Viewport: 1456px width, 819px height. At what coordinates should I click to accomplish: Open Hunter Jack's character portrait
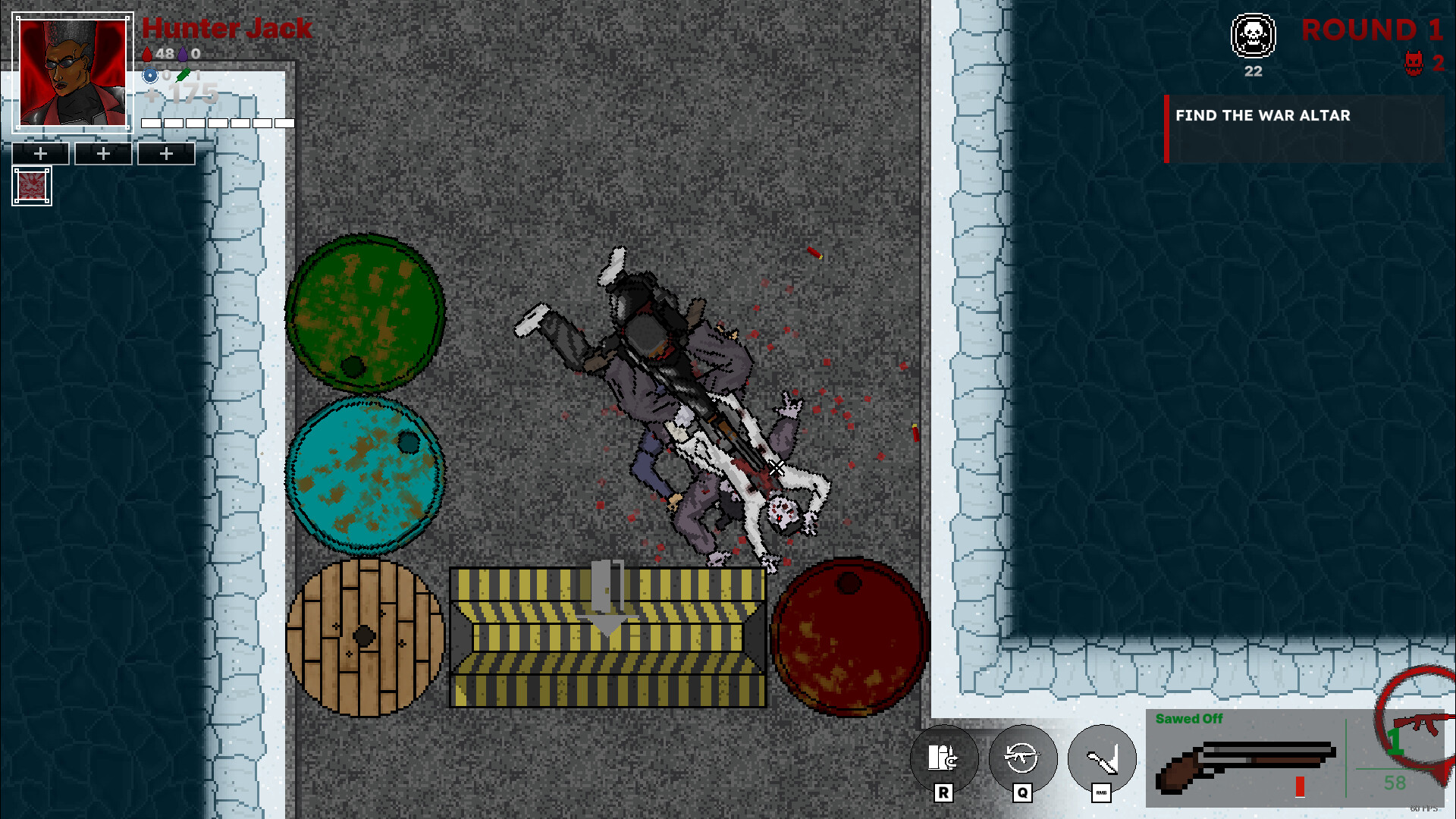pos(72,72)
